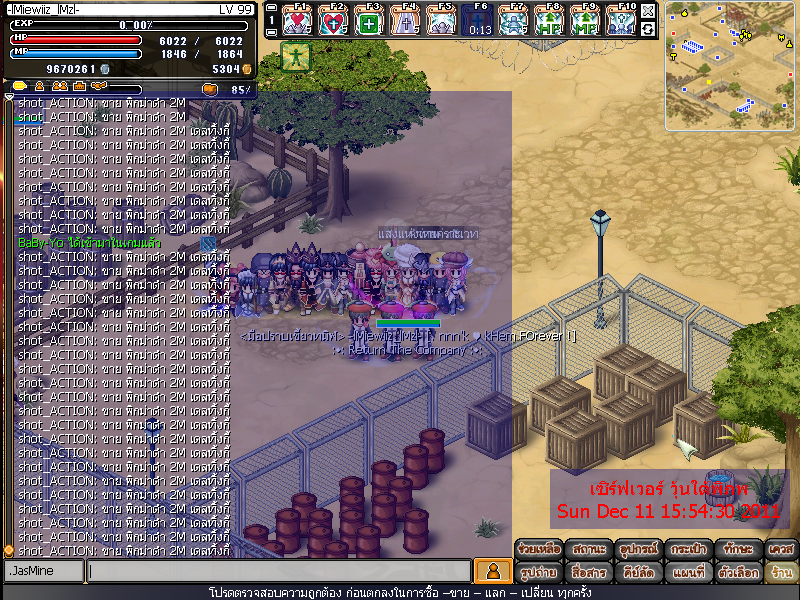Open the ตัวเลือก (Options) menu
This screenshot has width=800, height=600.
tap(738, 573)
